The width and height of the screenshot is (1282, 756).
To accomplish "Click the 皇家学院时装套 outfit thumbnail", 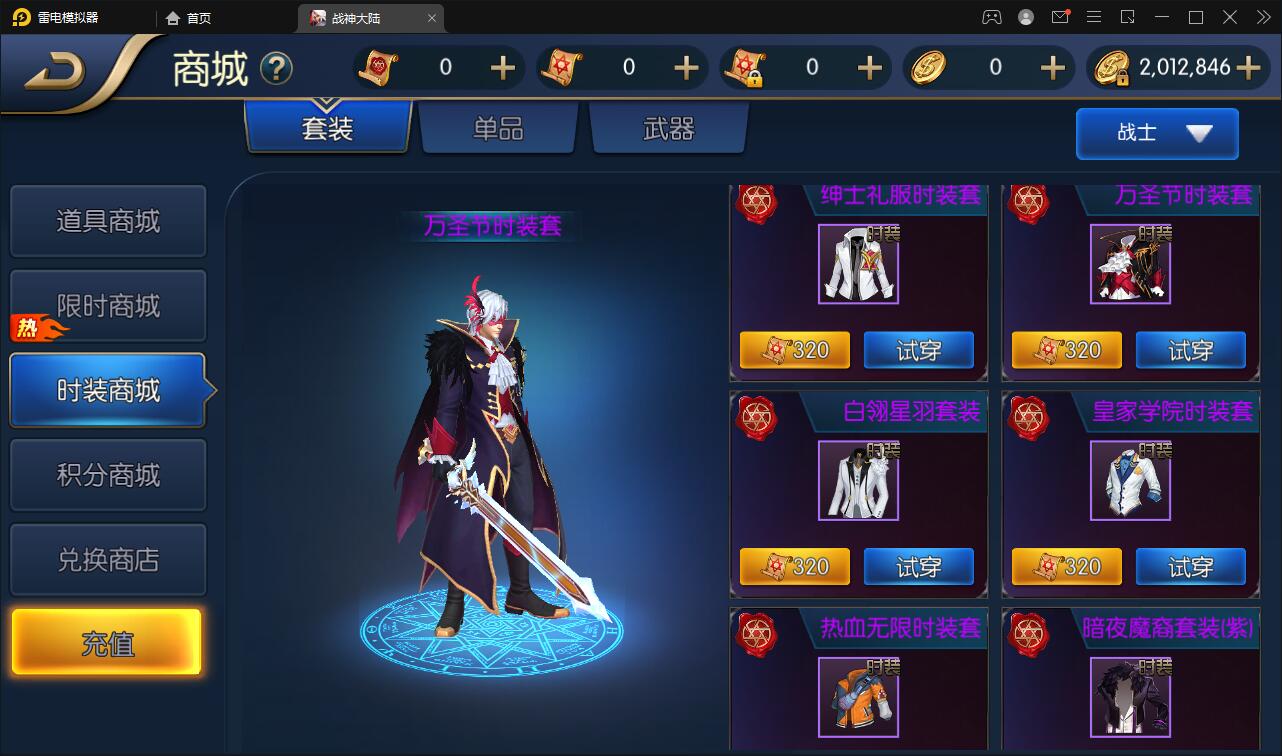I will 1130,481.
